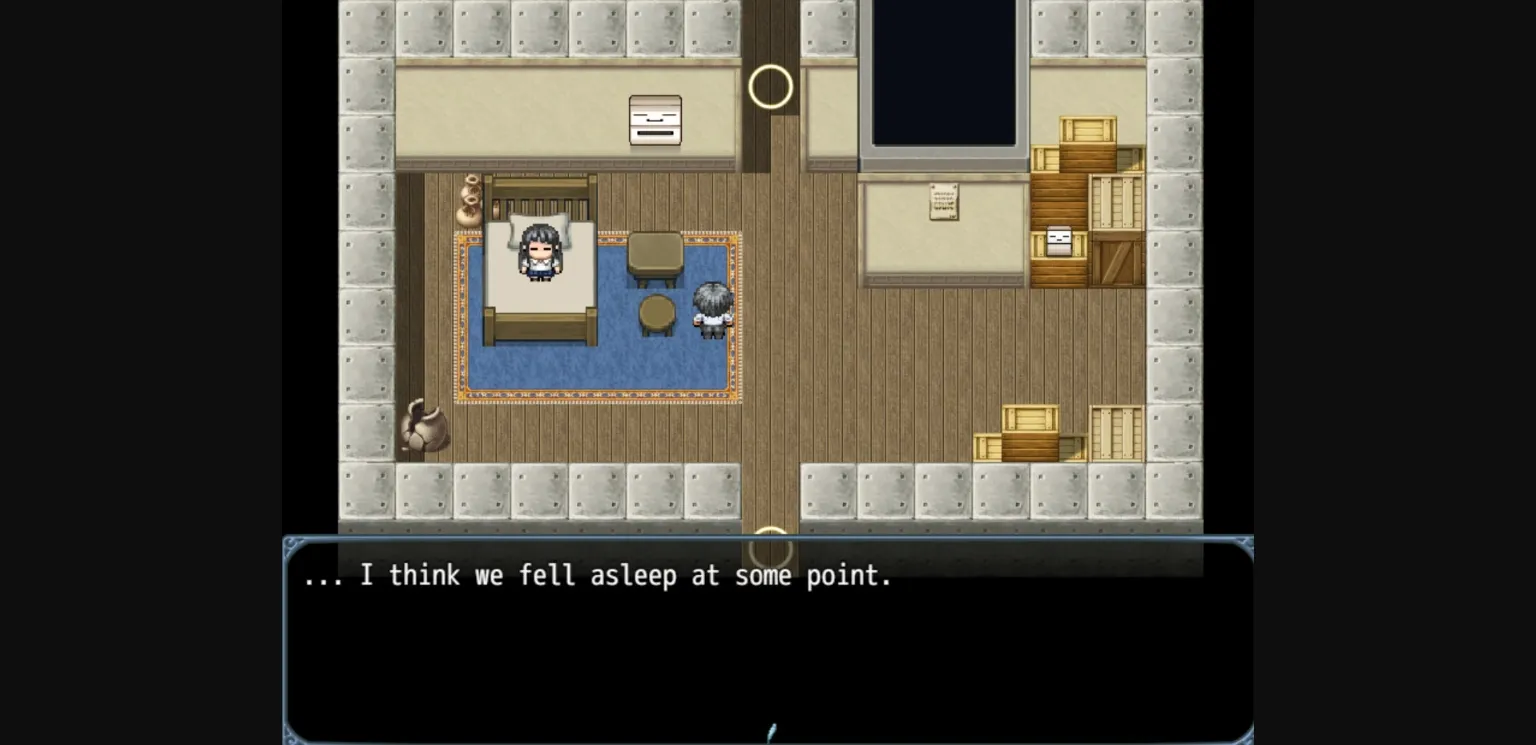This screenshot has width=1536, height=745.
Task: Click the glowing ring in the upper doorway
Action: (770, 84)
